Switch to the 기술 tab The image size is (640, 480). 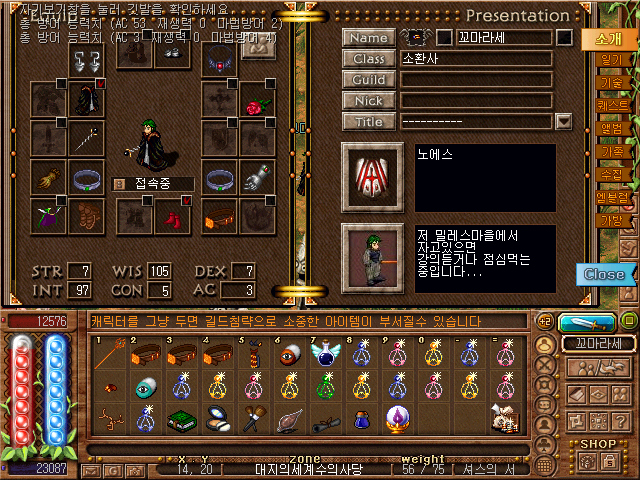tap(610, 82)
